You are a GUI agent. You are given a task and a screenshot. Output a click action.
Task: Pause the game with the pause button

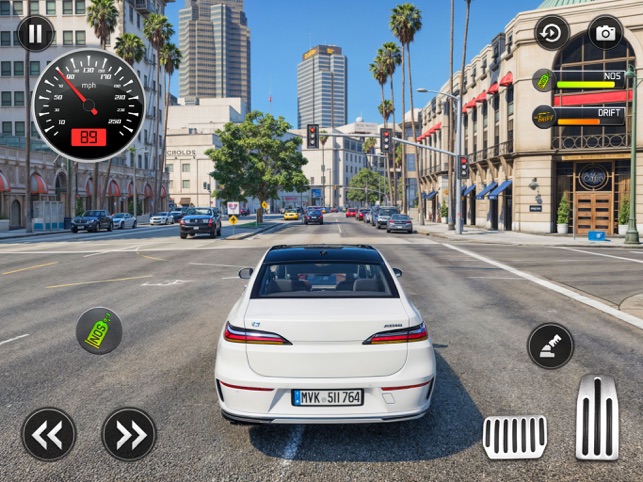click(36, 33)
